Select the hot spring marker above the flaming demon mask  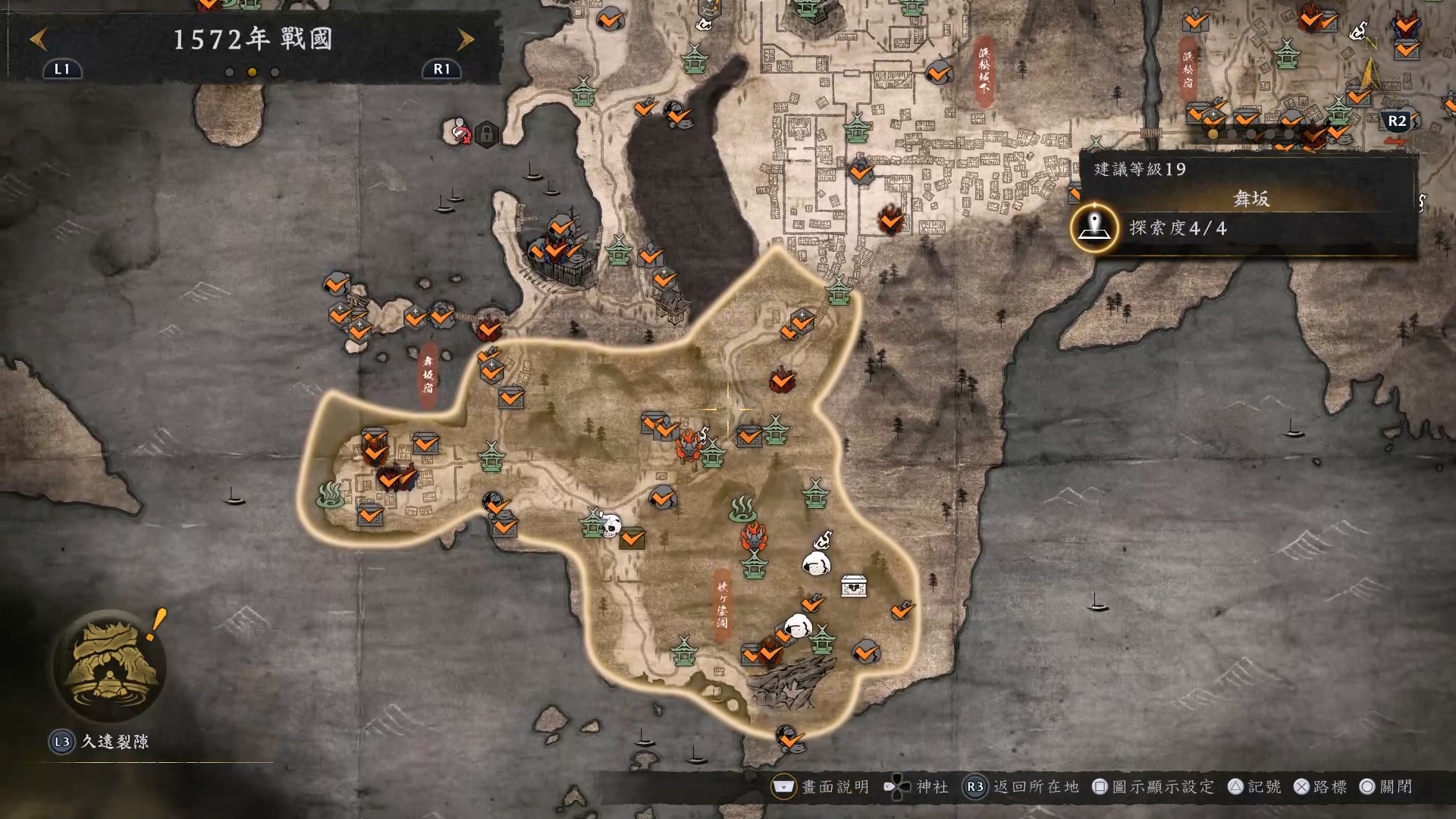(x=742, y=509)
